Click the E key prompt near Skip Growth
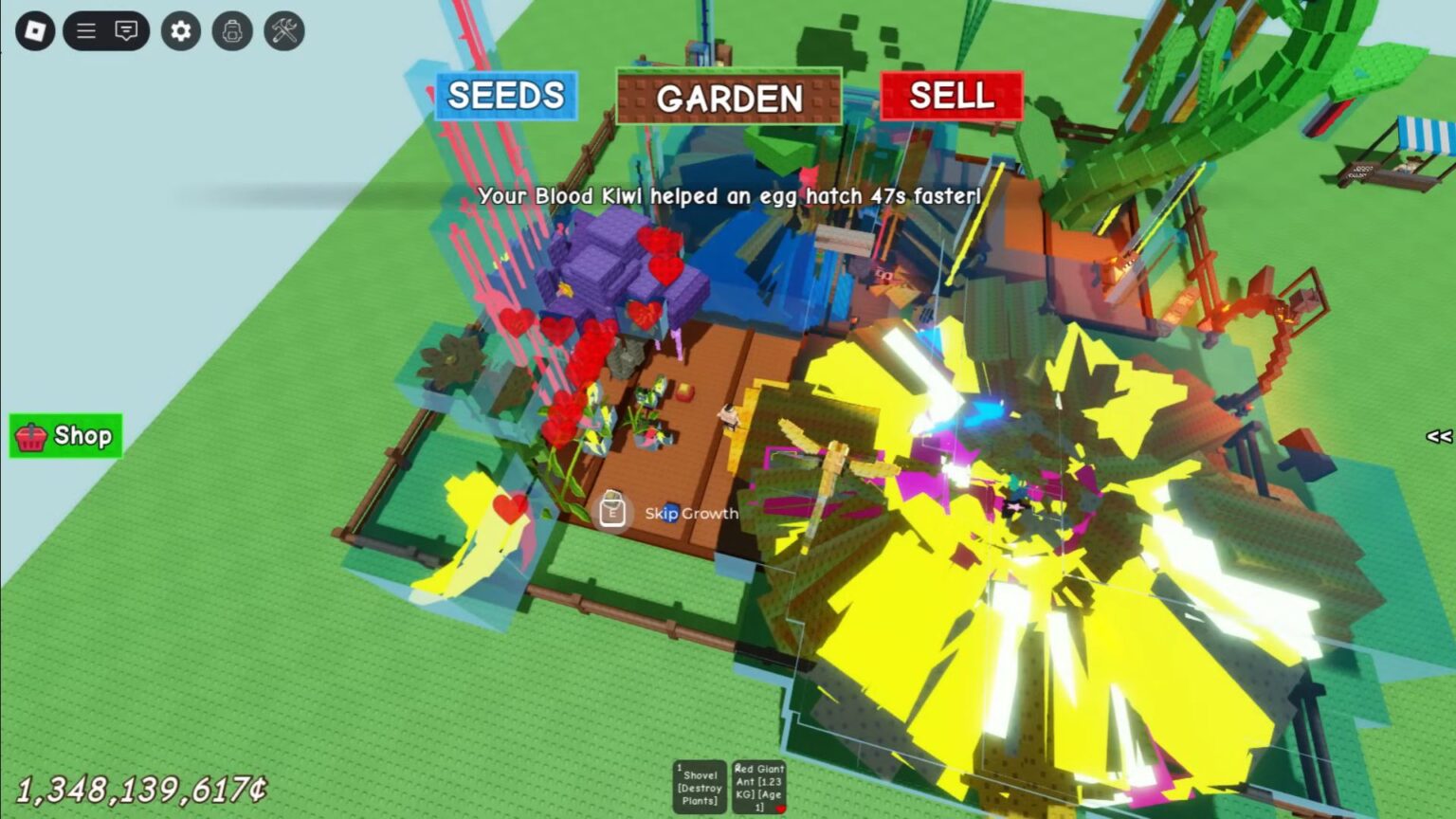 coord(614,512)
